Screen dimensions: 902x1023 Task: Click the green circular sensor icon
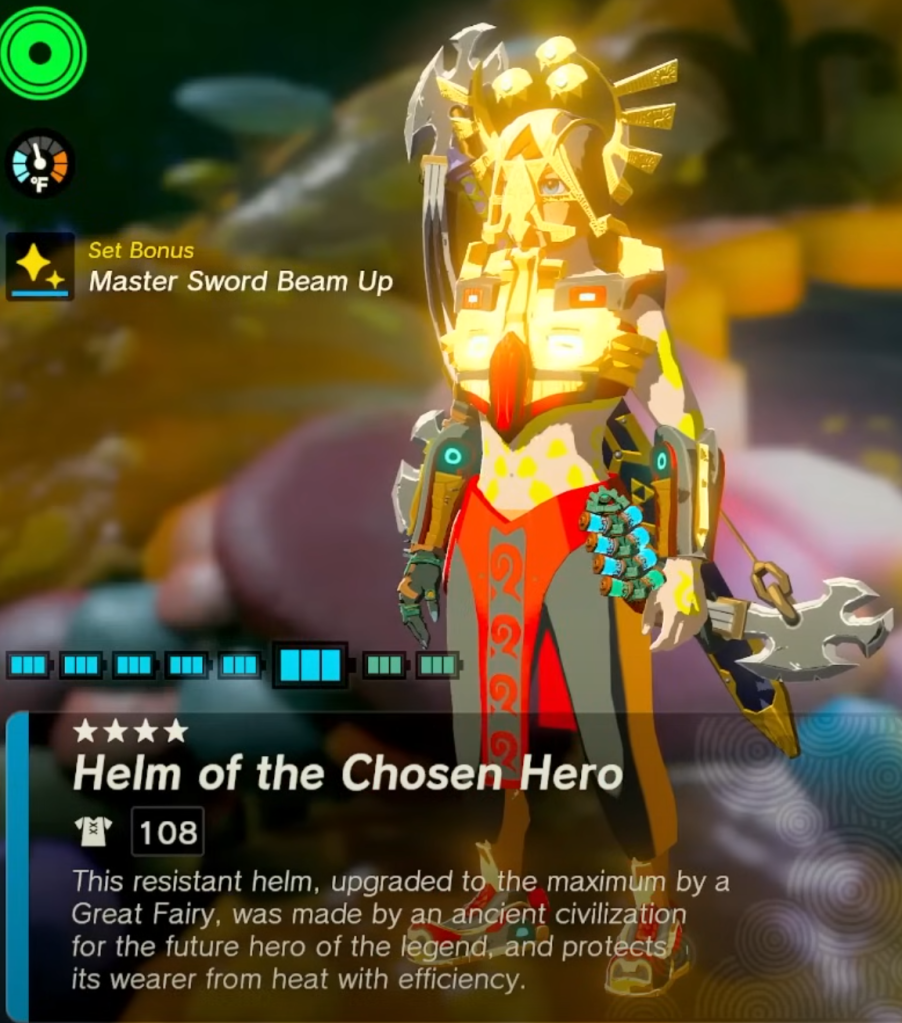click(41, 52)
